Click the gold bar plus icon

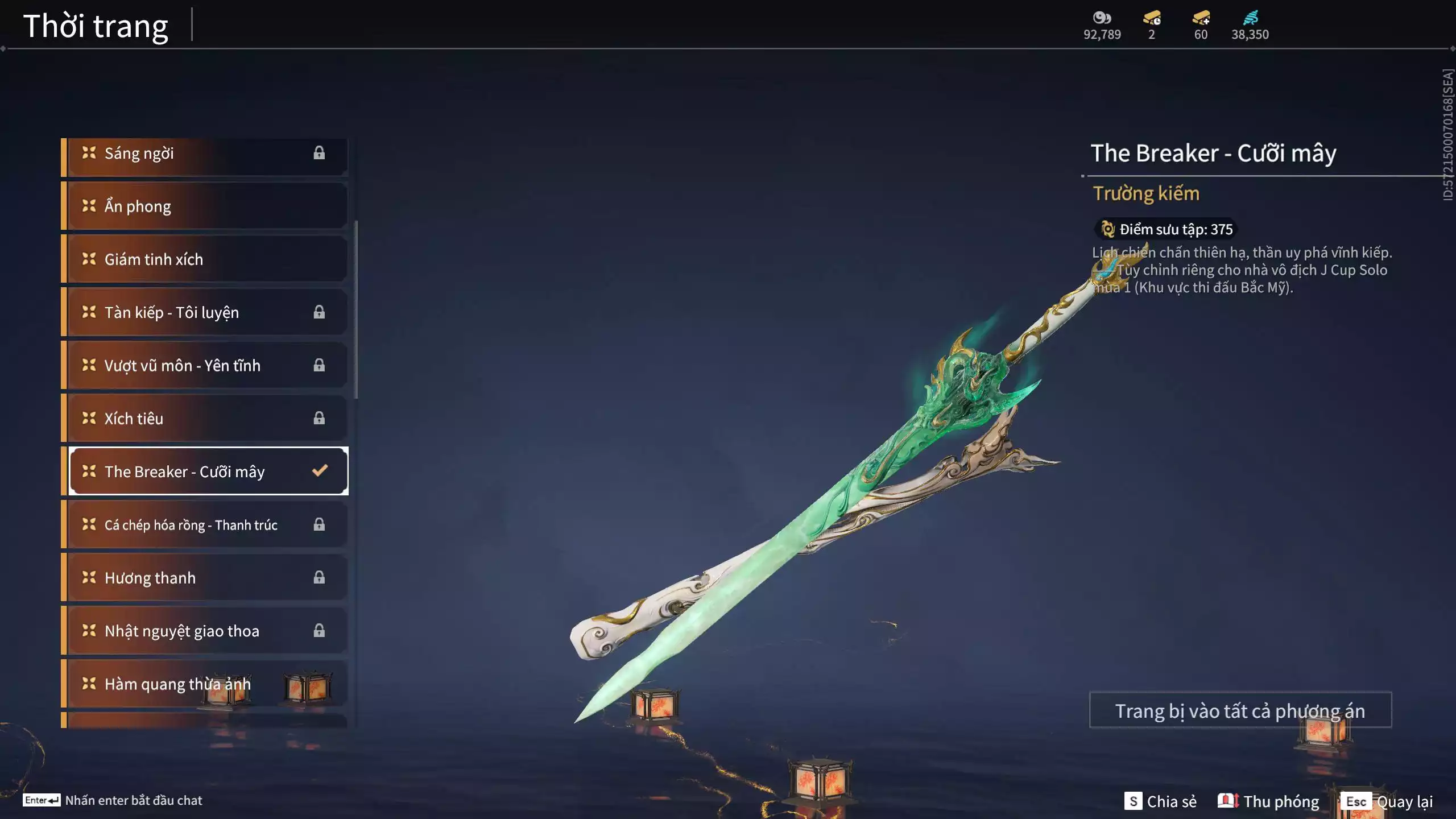[x=1201, y=18]
